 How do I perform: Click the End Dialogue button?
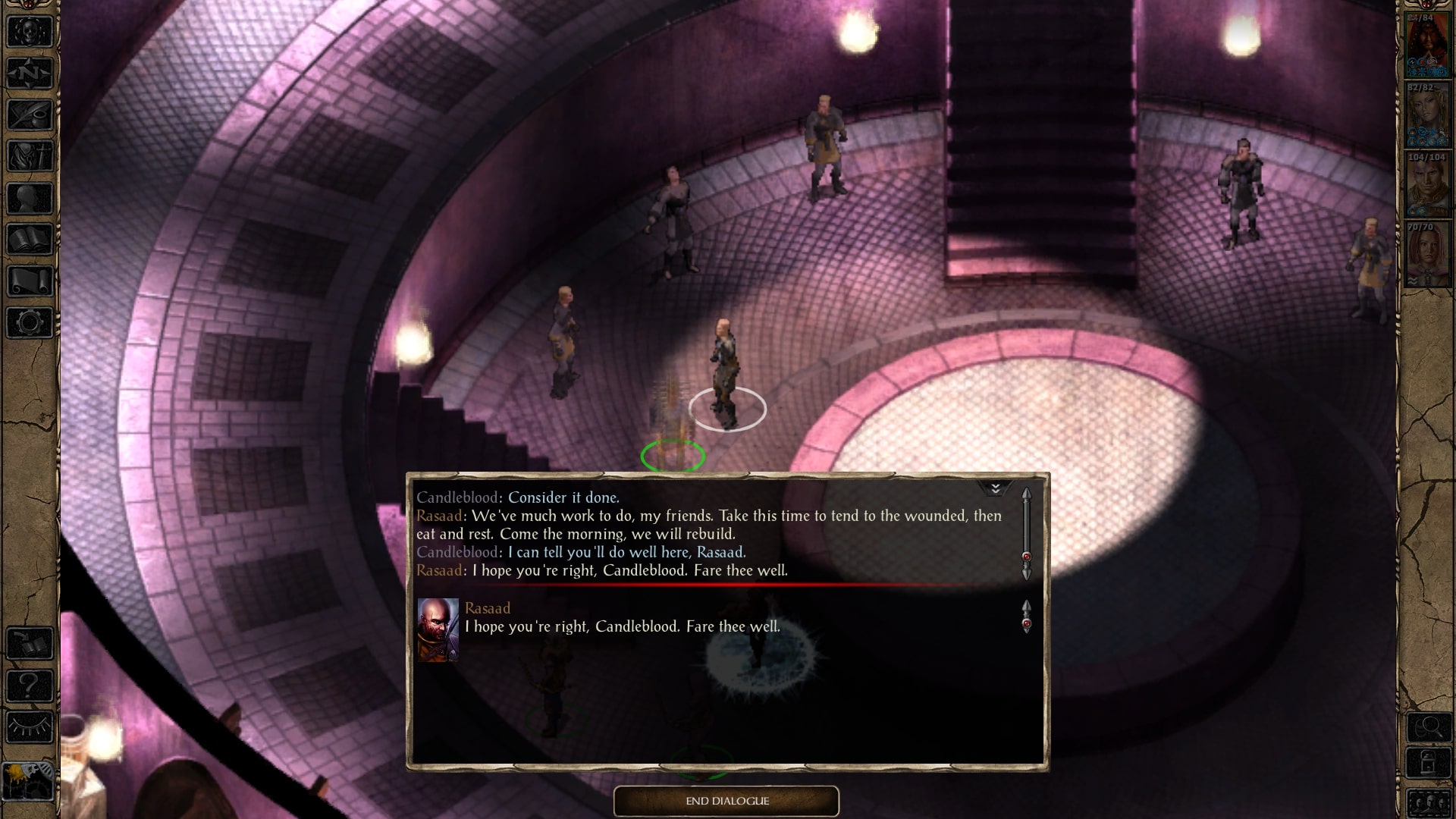pyautogui.click(x=726, y=801)
